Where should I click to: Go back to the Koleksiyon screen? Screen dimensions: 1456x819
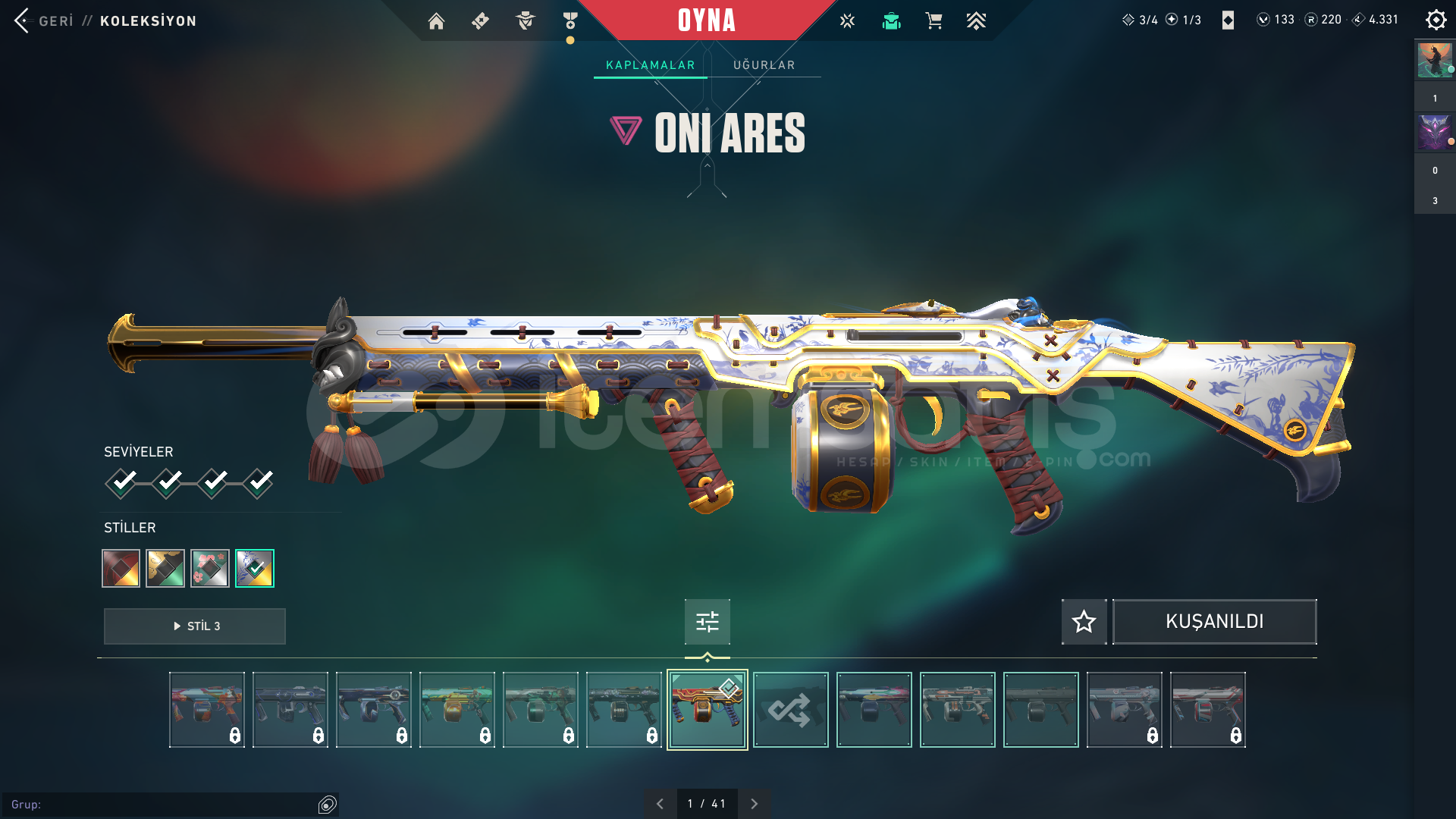click(x=45, y=20)
